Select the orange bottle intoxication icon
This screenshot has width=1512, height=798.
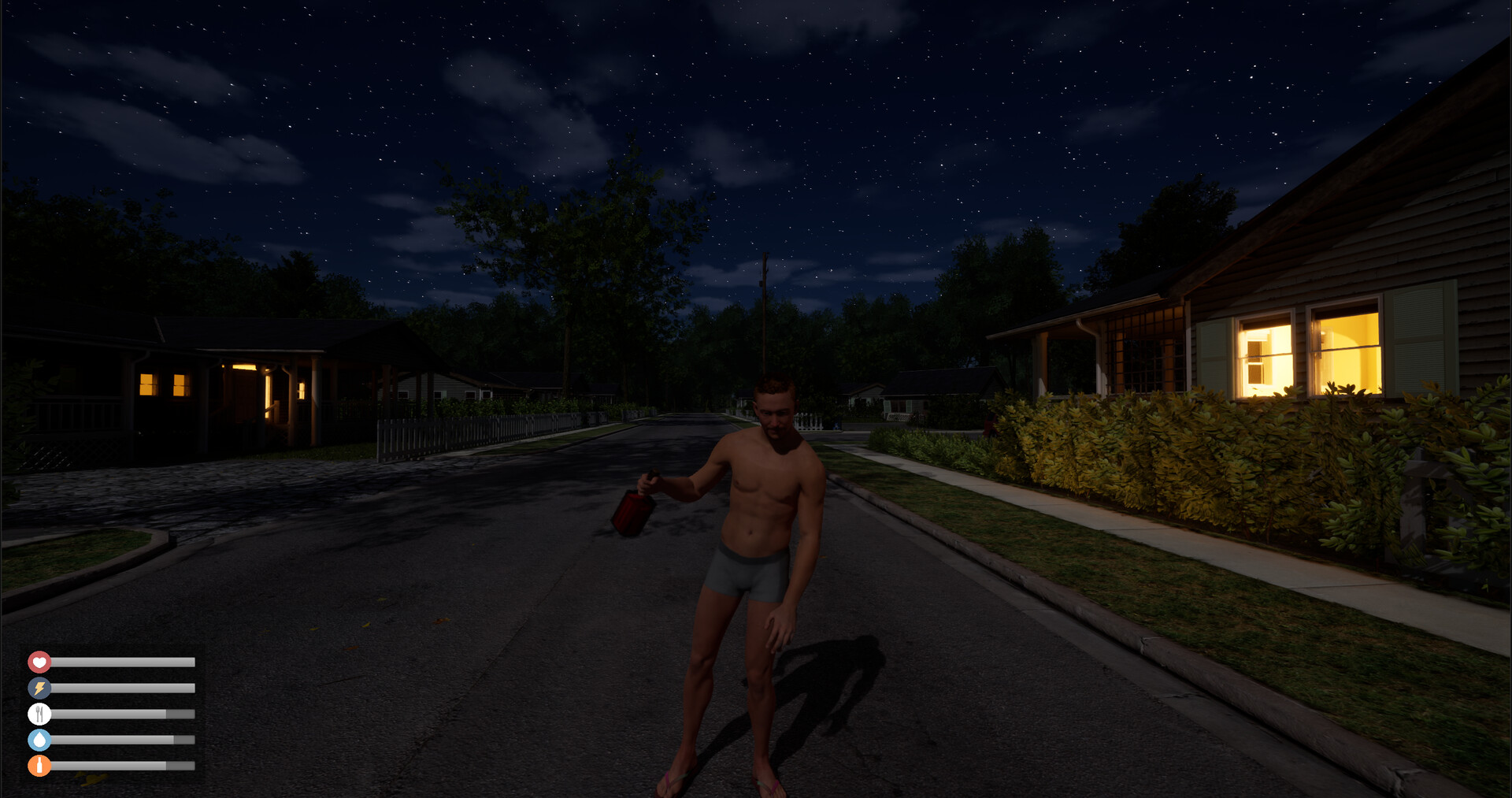[x=39, y=765]
